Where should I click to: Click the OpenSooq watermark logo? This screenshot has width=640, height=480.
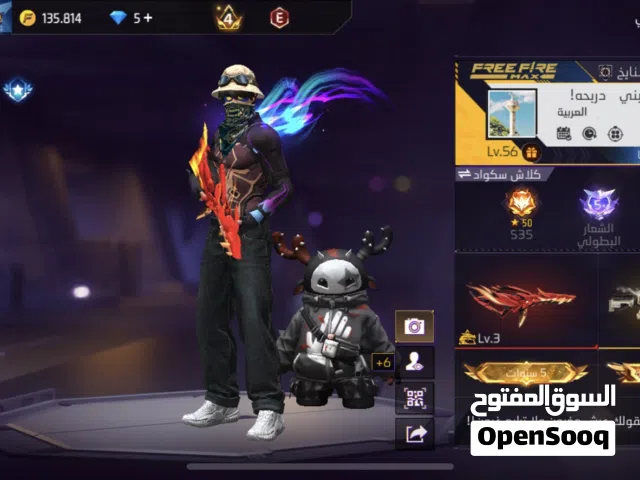pos(543,426)
